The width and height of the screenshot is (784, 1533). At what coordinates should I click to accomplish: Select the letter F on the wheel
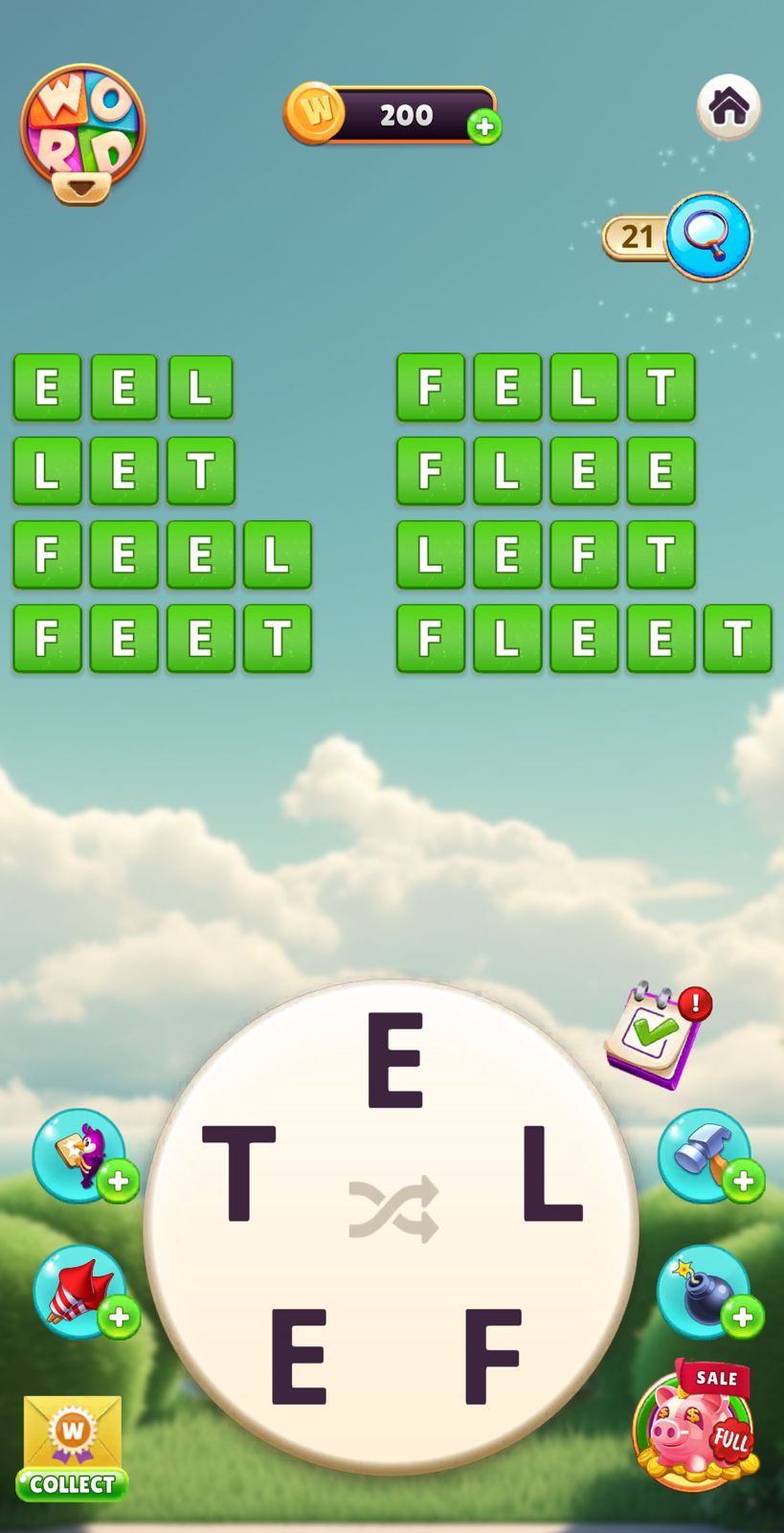(x=493, y=1356)
